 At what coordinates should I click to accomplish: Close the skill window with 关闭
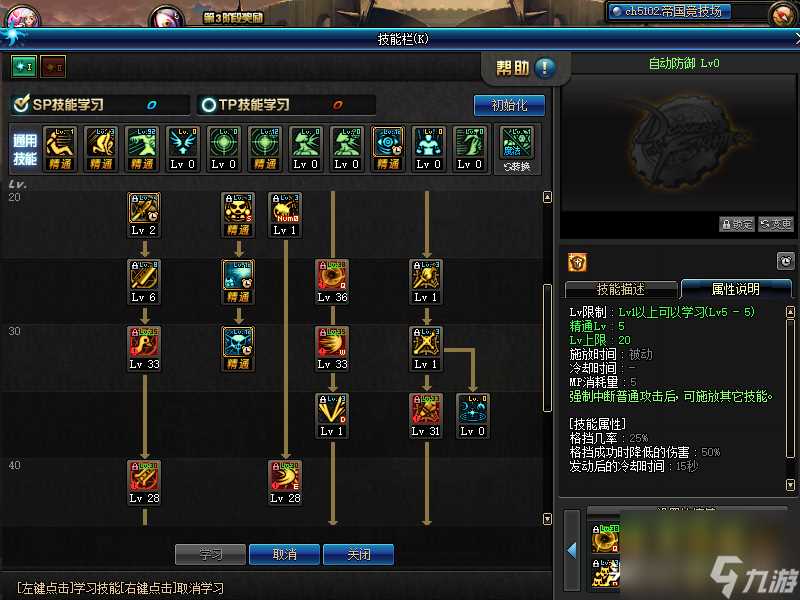(358, 554)
